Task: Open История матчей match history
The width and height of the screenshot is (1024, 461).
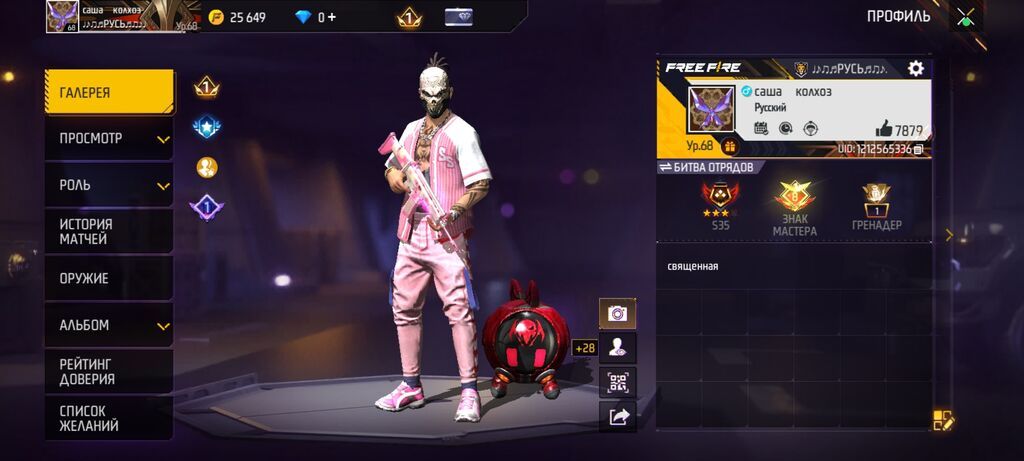Action: tap(109, 232)
